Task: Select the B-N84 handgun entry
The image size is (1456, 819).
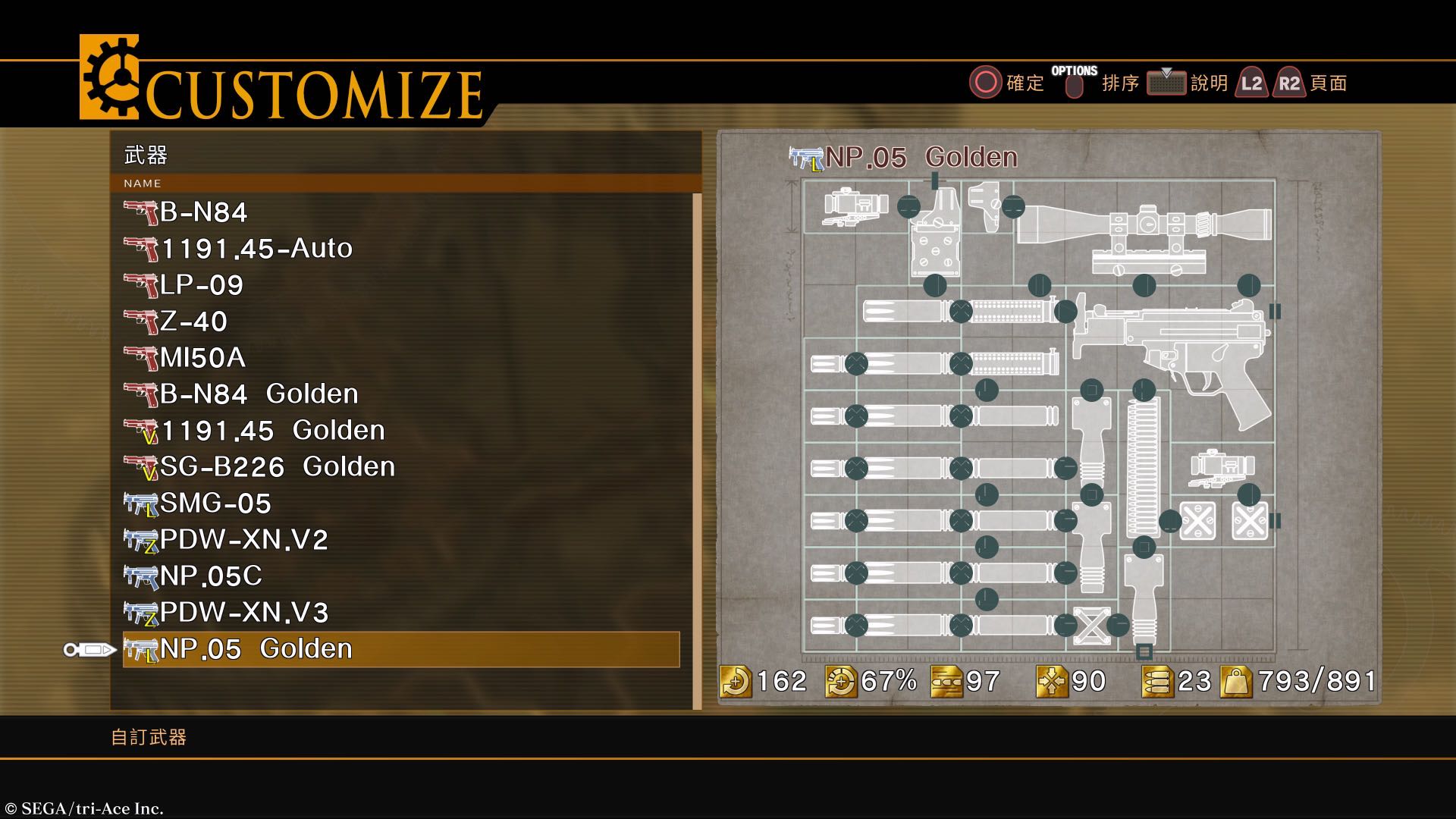Action: click(203, 212)
